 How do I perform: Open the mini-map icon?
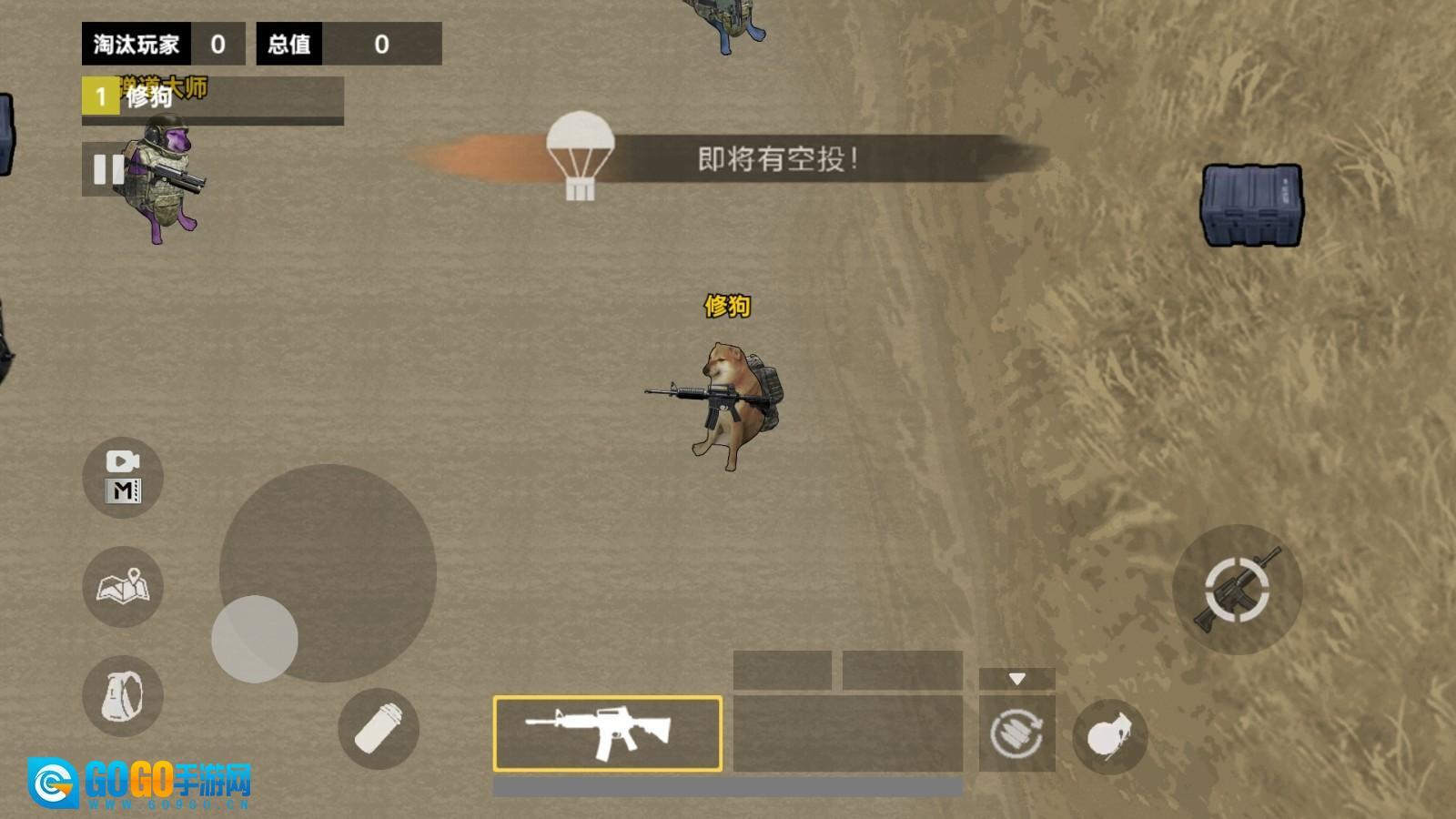tap(122, 589)
